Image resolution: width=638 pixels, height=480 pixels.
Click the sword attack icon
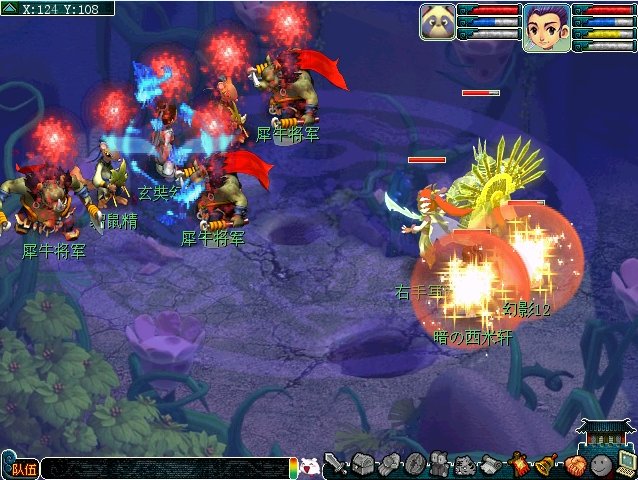tap(336, 465)
